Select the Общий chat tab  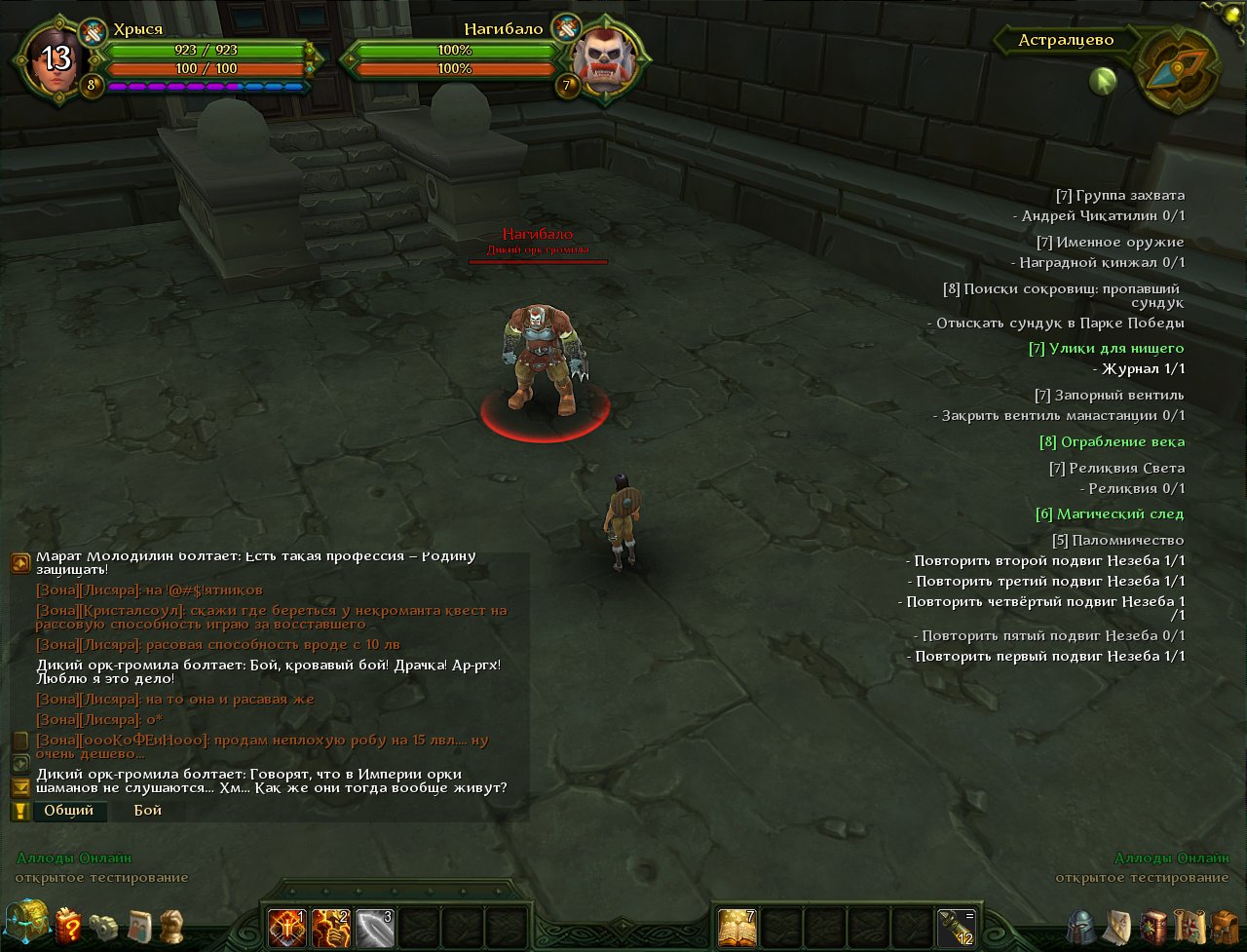pyautogui.click(x=69, y=810)
